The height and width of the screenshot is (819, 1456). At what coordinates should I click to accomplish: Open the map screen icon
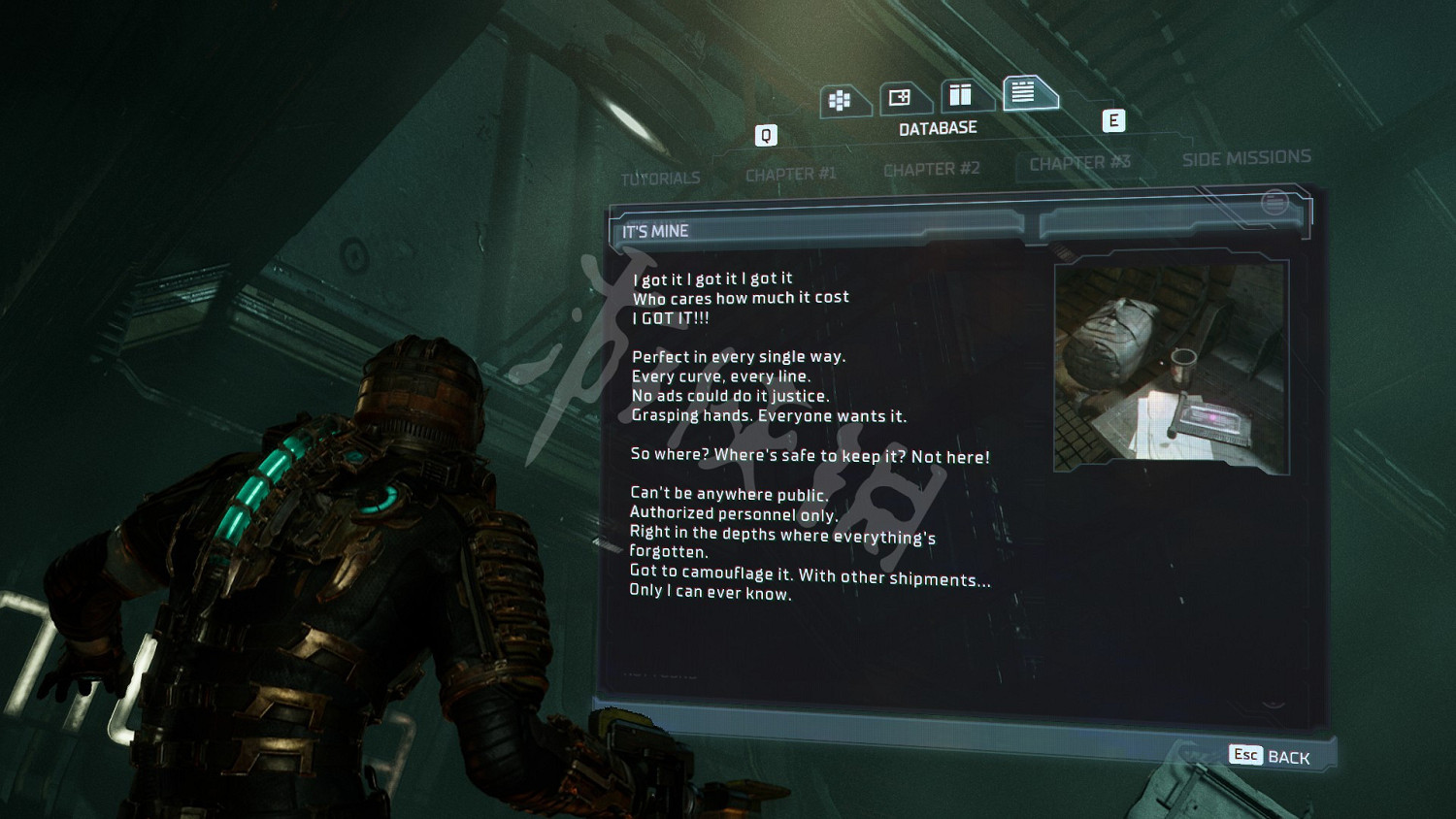pos(901,98)
